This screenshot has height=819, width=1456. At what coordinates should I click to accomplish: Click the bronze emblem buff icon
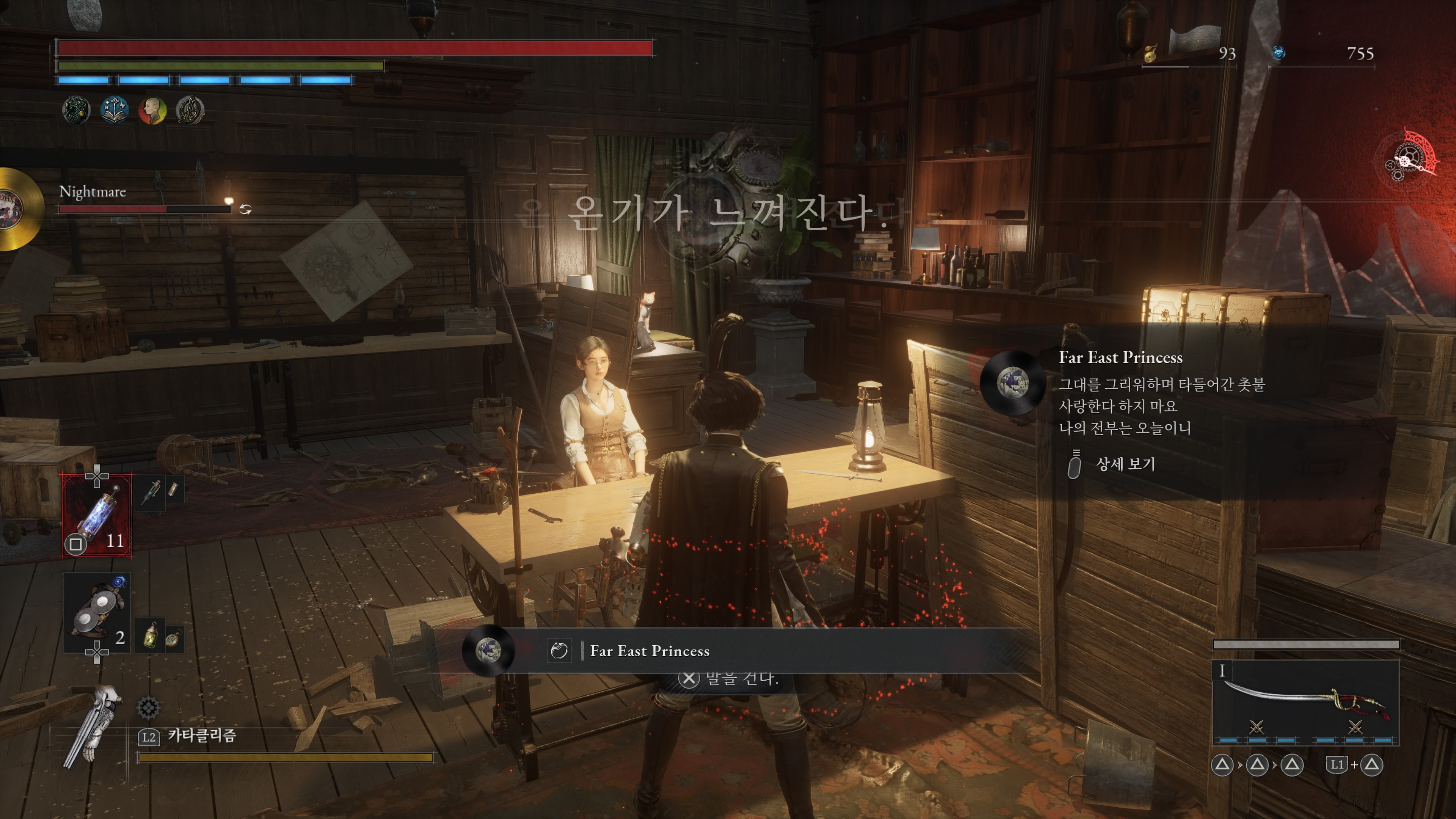(x=190, y=110)
